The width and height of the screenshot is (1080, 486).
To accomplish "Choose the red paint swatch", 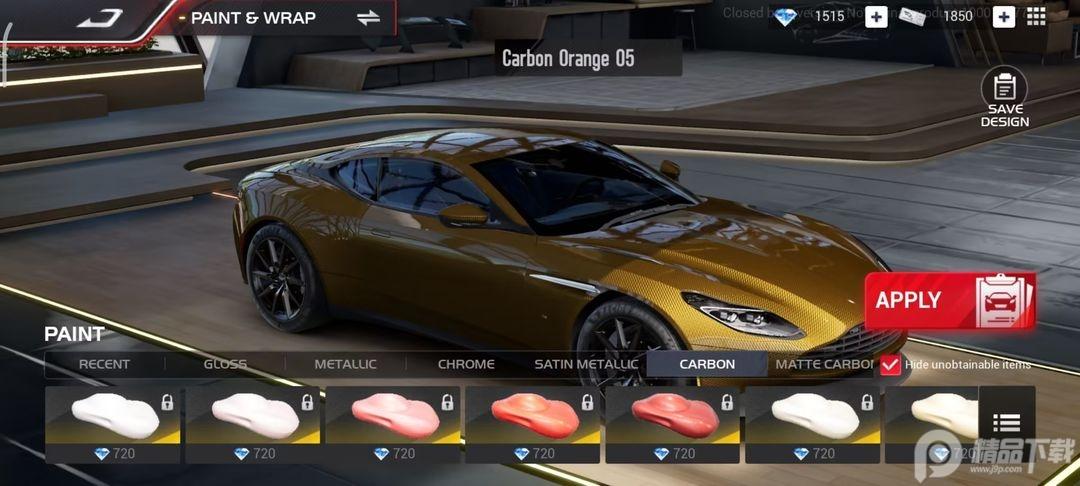I will [672, 416].
